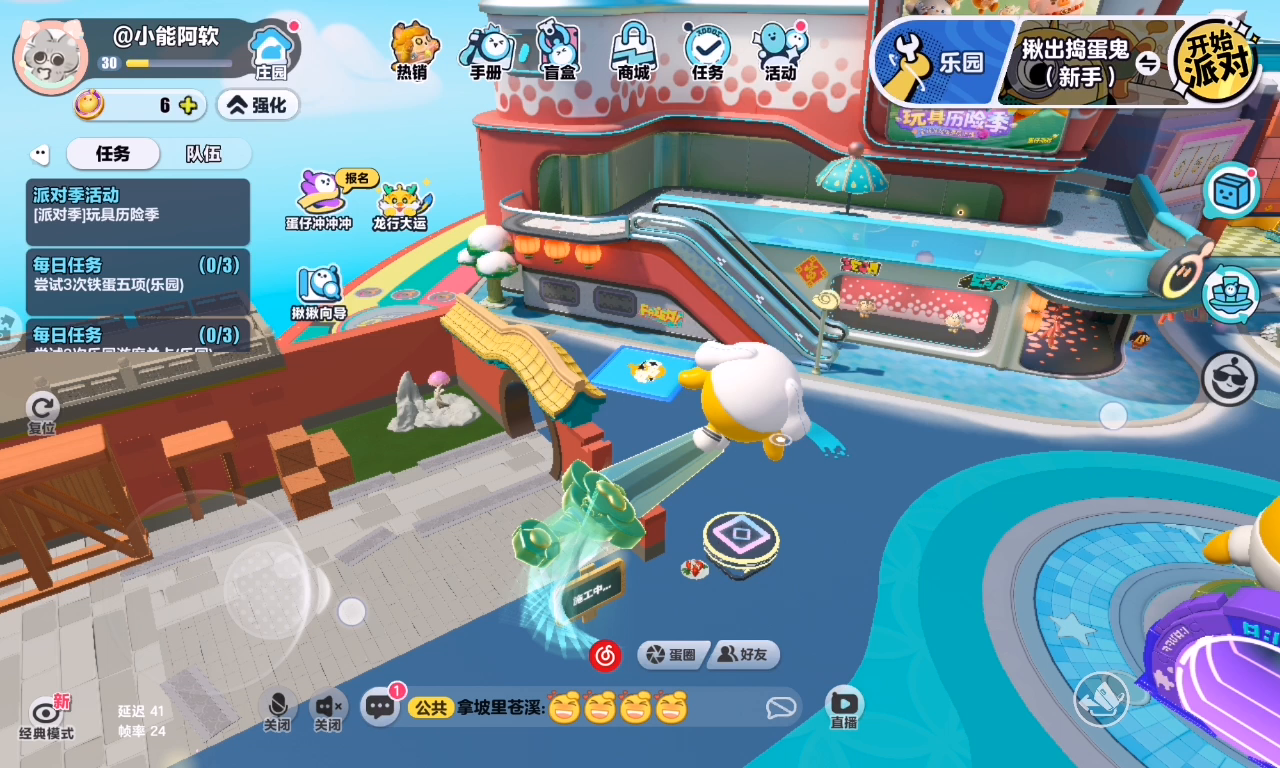Click the 复位 reset position button
The image size is (1280, 768).
tap(42, 412)
